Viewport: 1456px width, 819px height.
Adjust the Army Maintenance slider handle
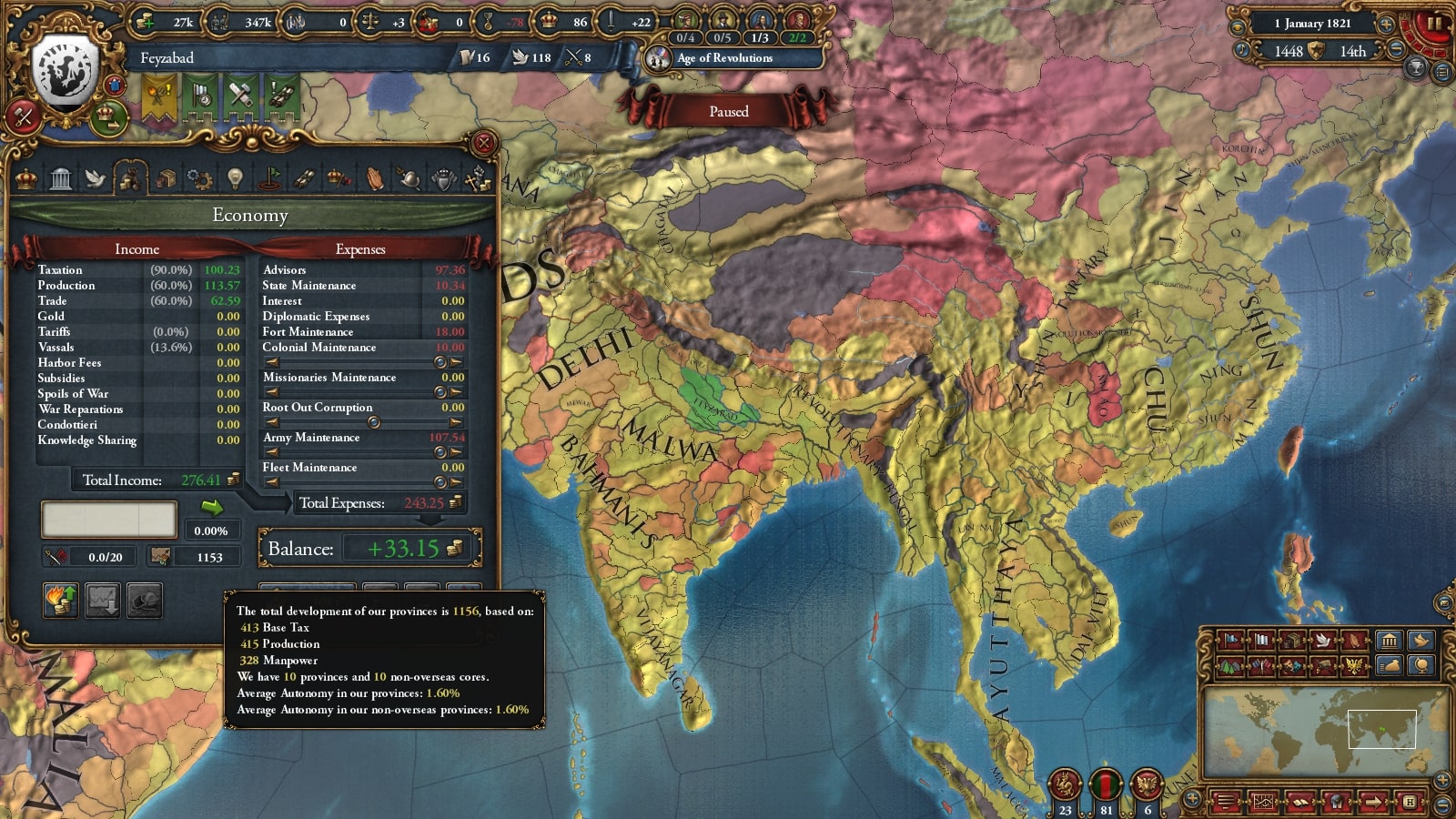[x=440, y=452]
